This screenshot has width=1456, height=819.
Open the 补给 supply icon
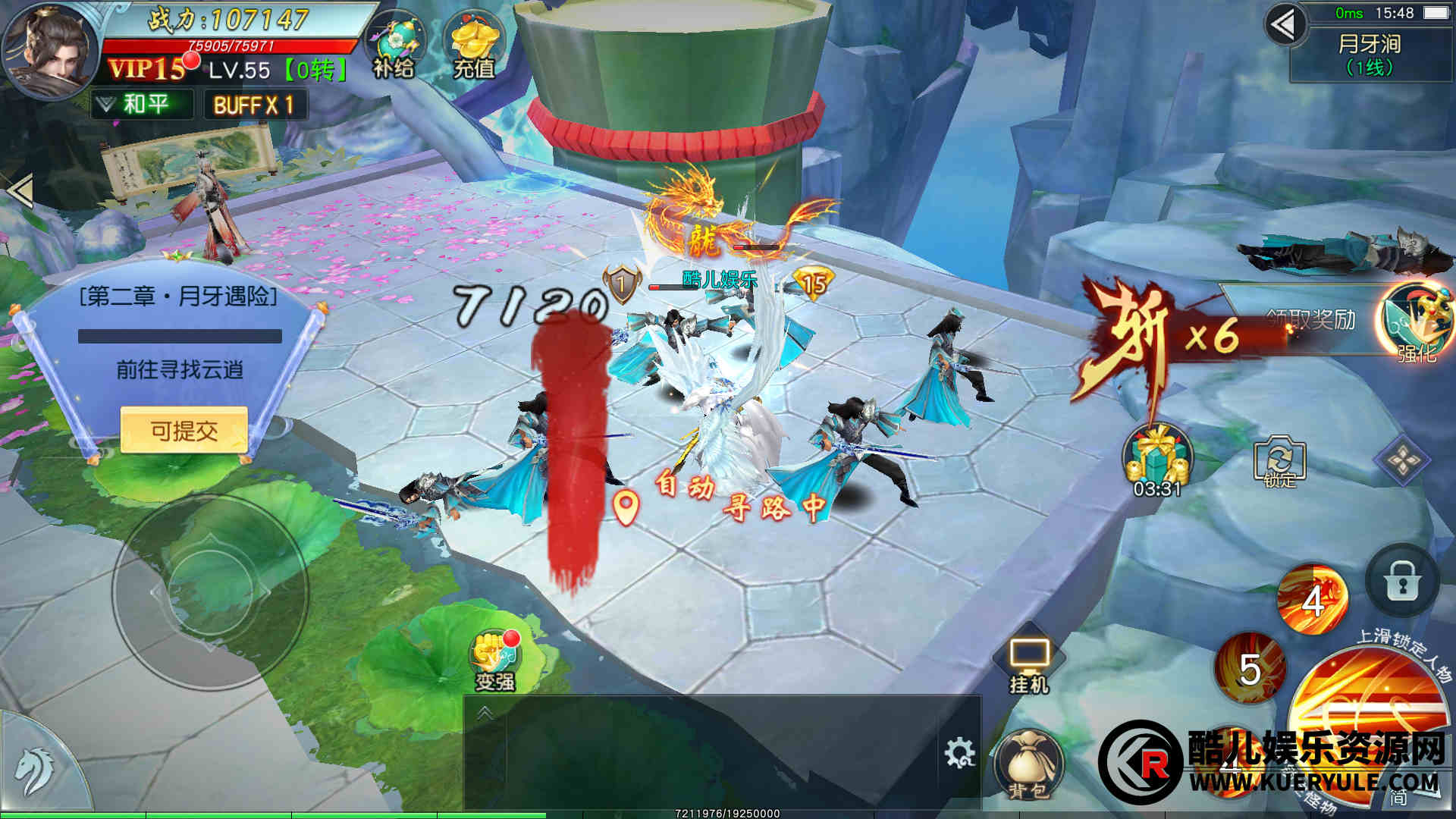(x=393, y=47)
